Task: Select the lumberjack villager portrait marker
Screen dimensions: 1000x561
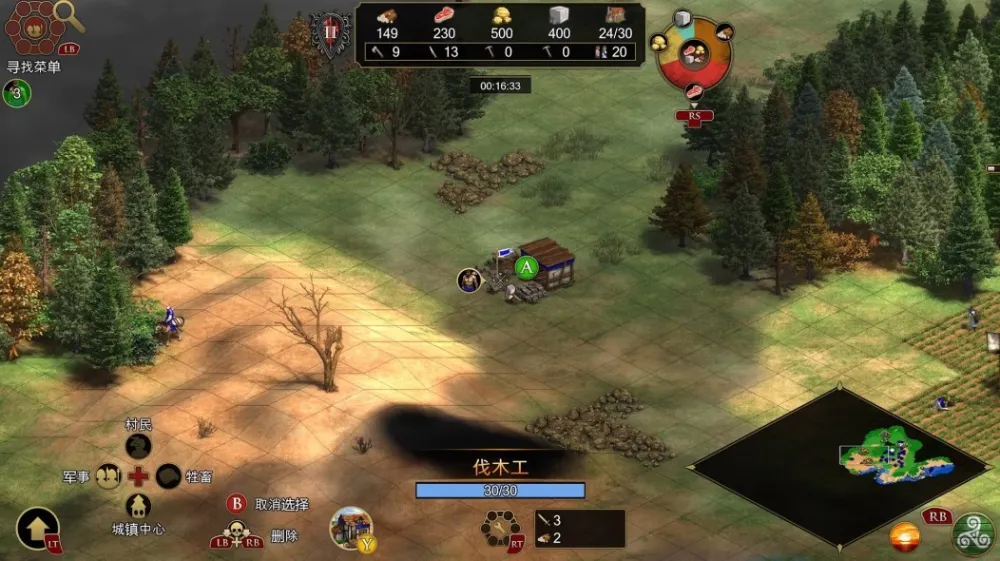Action: coord(469,279)
